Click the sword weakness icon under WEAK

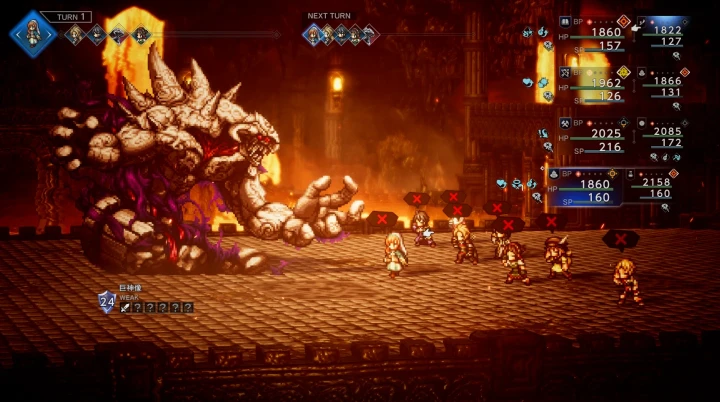tap(124, 307)
